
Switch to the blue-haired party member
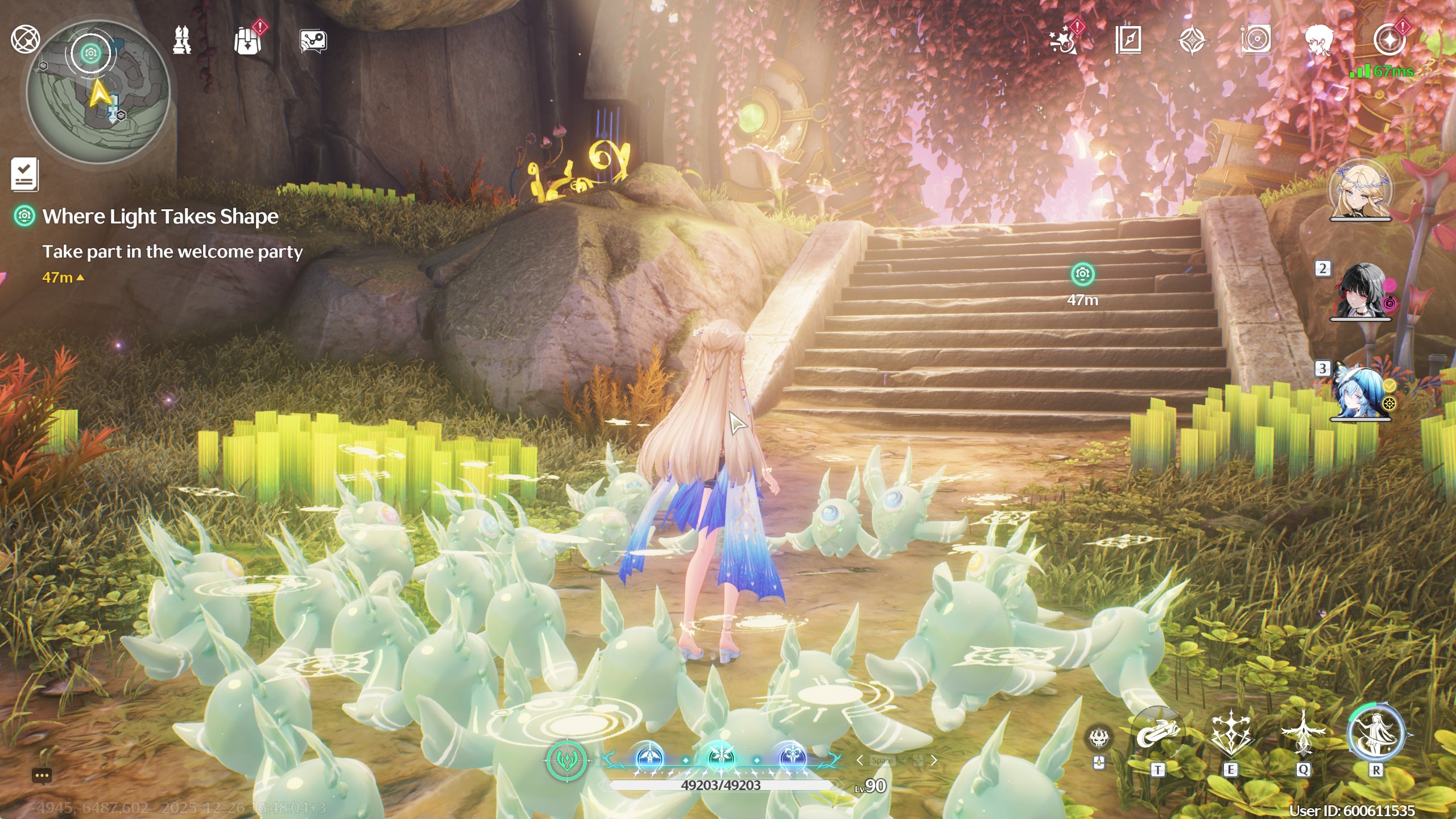(1360, 392)
